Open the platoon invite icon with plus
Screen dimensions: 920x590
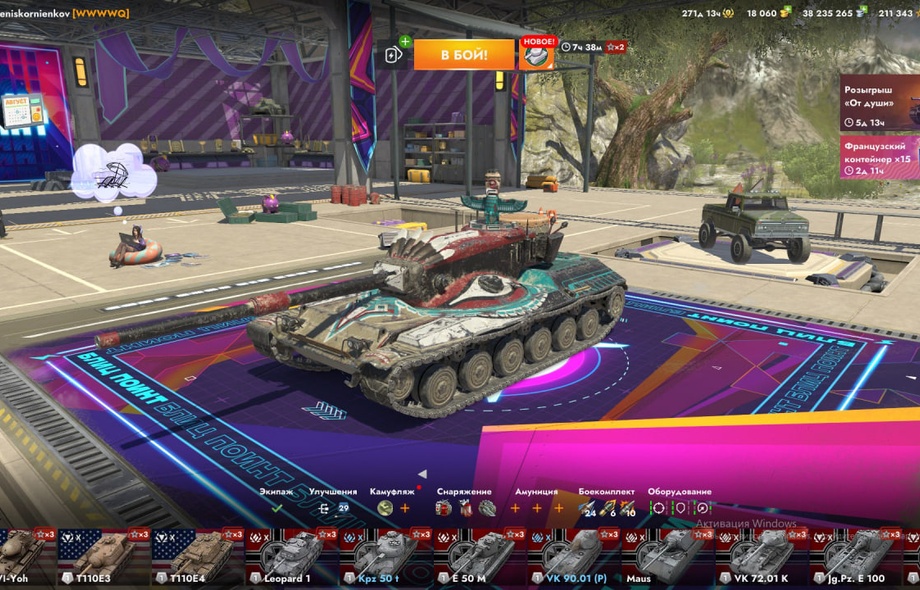pyautogui.click(x=395, y=54)
